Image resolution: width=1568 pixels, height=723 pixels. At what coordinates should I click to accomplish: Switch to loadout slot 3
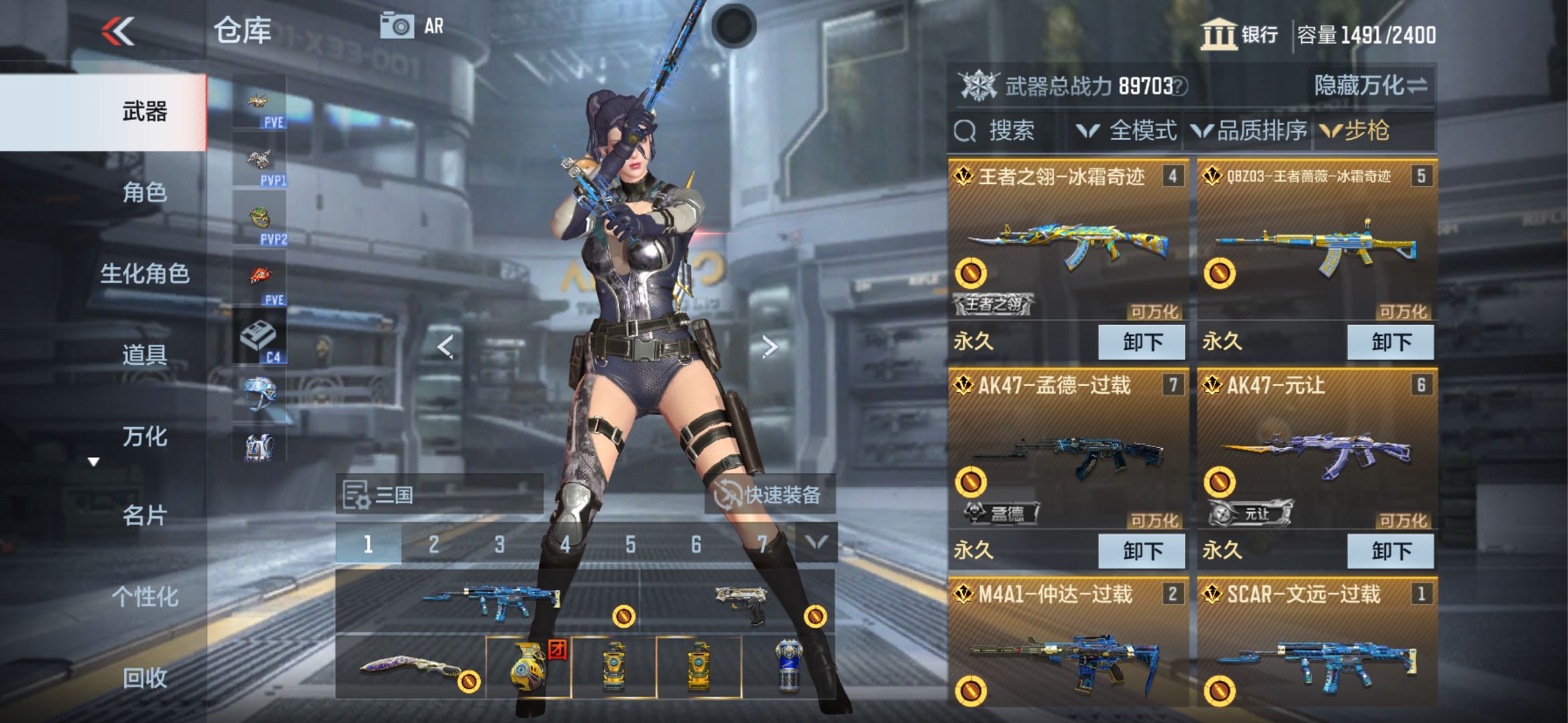pyautogui.click(x=499, y=544)
